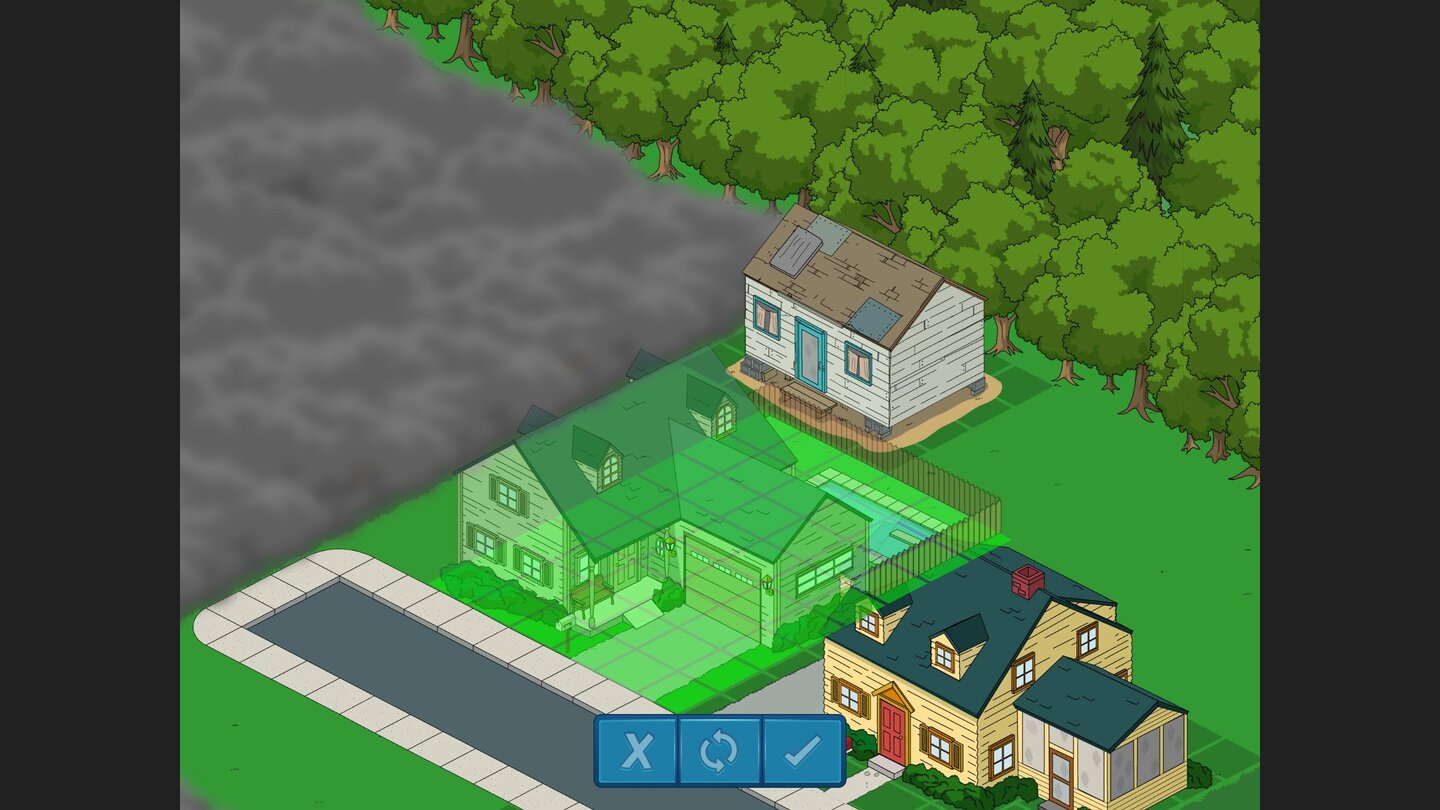Screen dimensions: 1440x810
Task: Click the rotate icon to rotate the building
Action: (721, 751)
